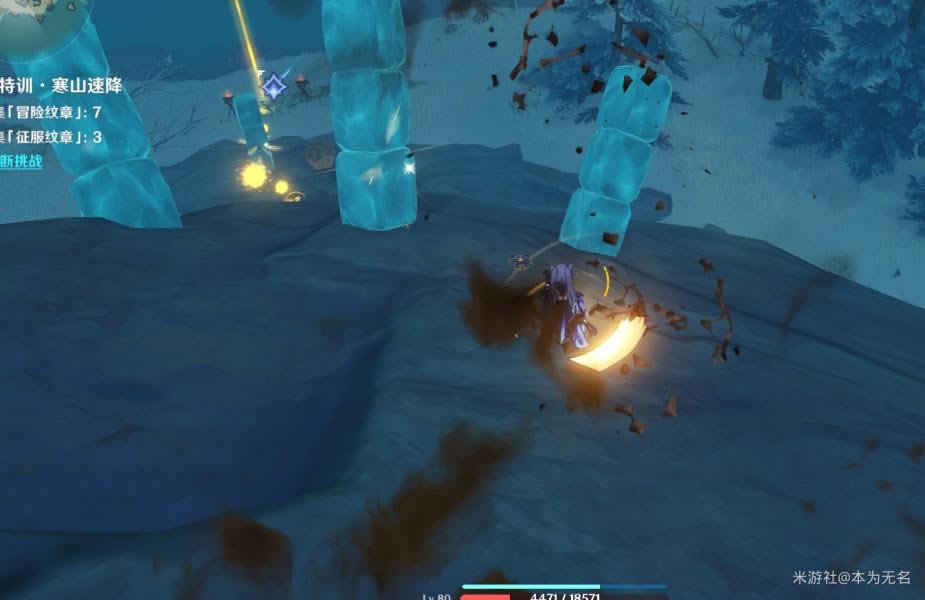Click the 中断挑战 (abort challenge) link
Image resolution: width=925 pixels, height=600 pixels.
pos(21,161)
